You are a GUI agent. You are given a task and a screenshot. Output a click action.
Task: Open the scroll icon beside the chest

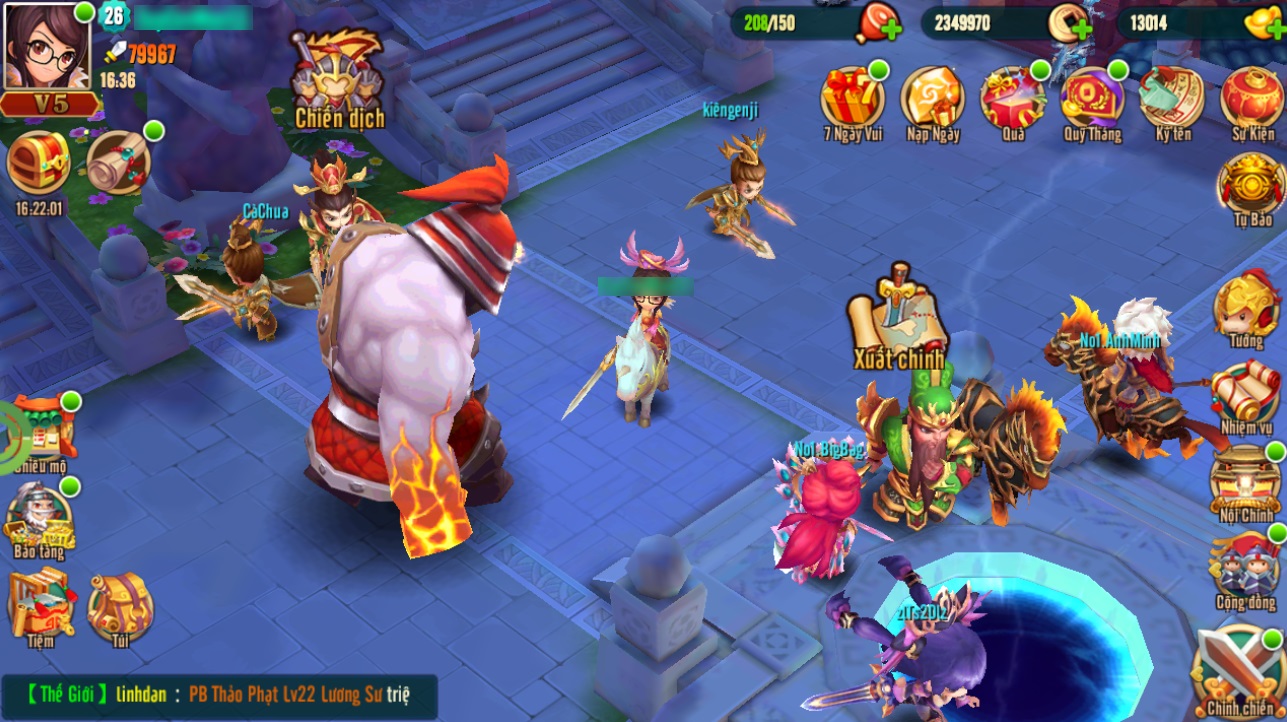[x=119, y=162]
